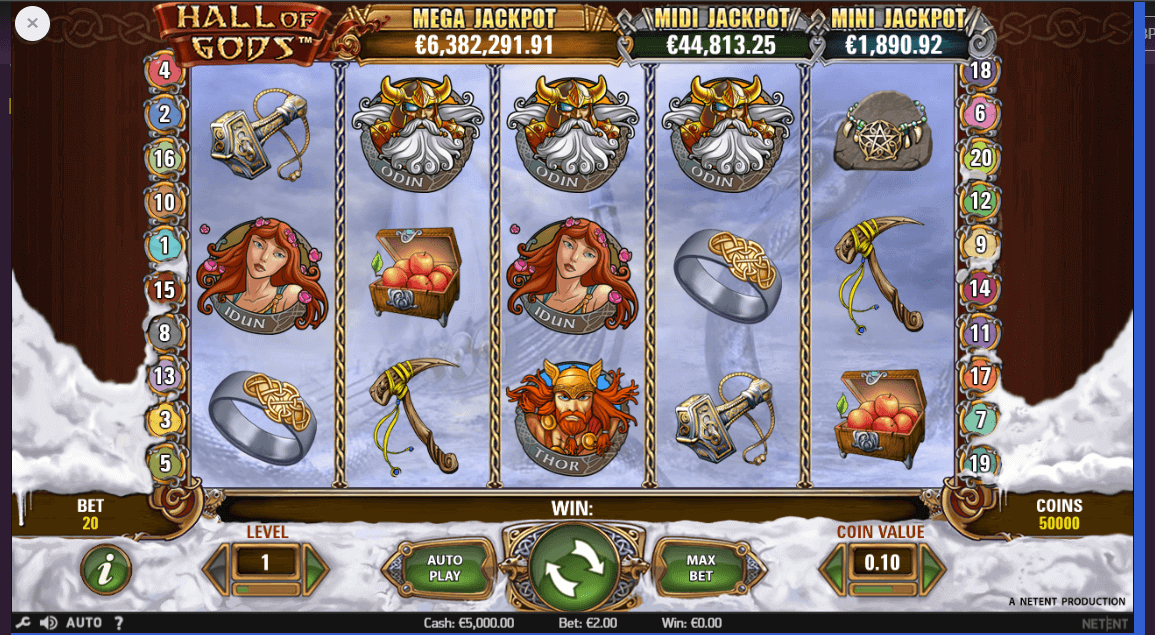Screen dimensions: 1155x635
Task: Increase the bet level
Action: (x=316, y=568)
